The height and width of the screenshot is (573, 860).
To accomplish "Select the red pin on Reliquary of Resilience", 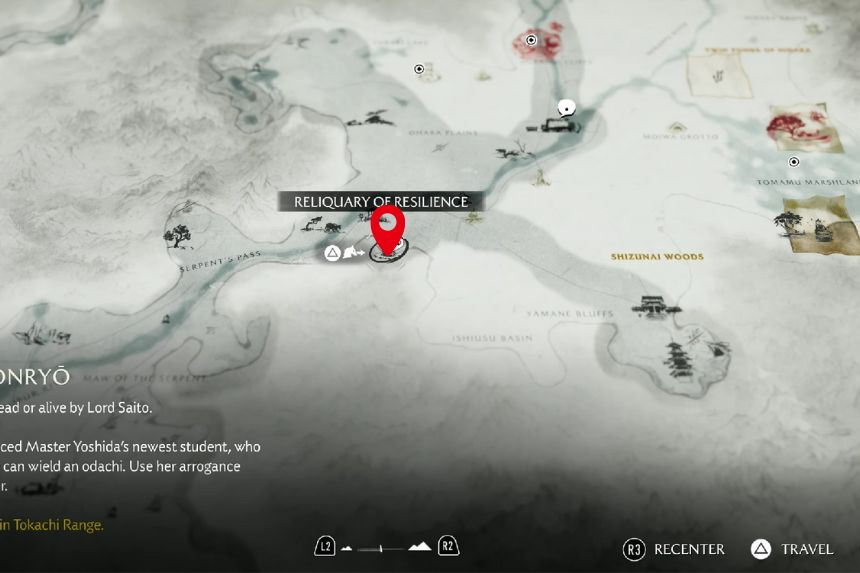I will (x=387, y=227).
